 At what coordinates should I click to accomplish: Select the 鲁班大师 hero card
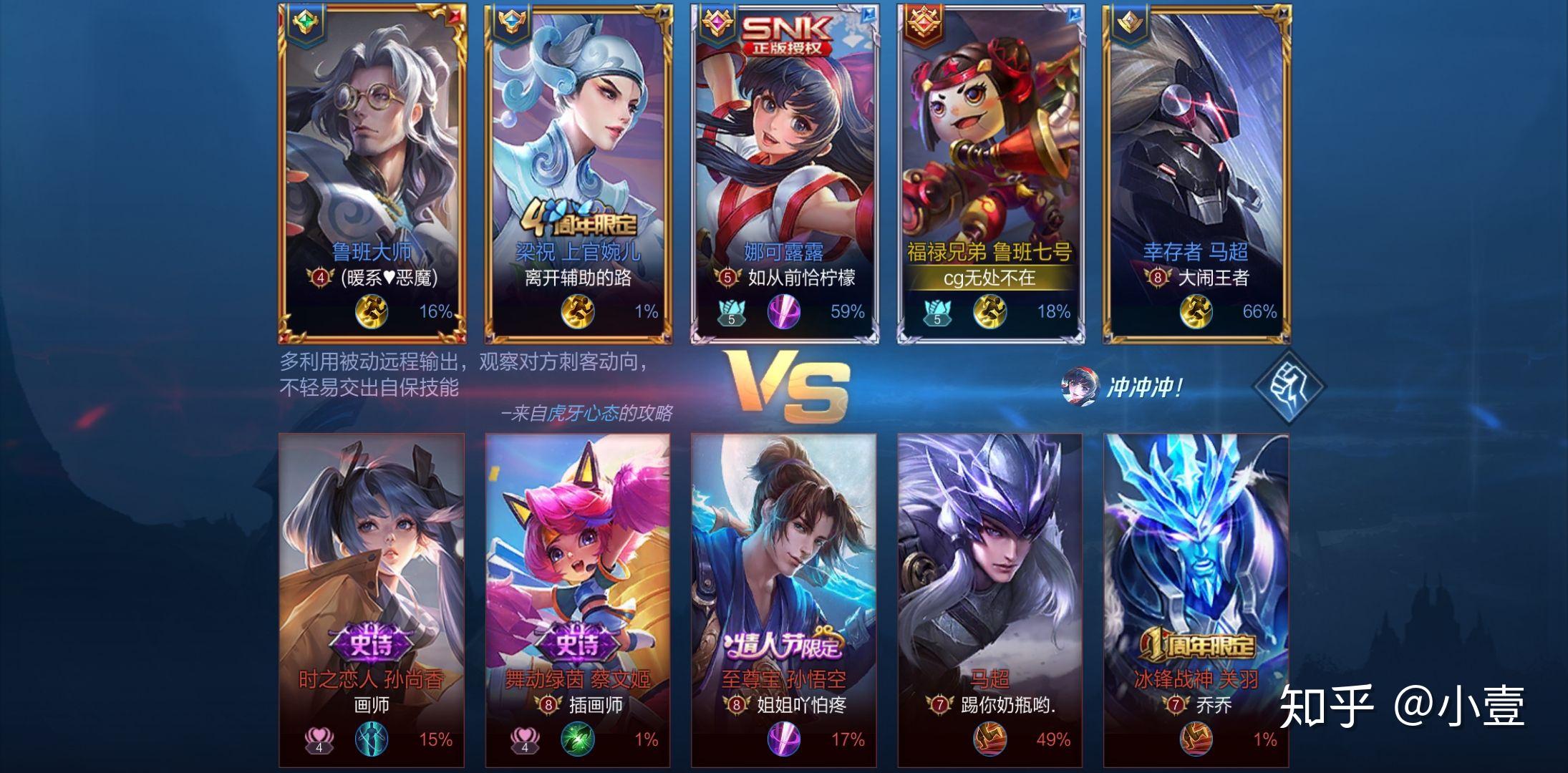[372, 173]
